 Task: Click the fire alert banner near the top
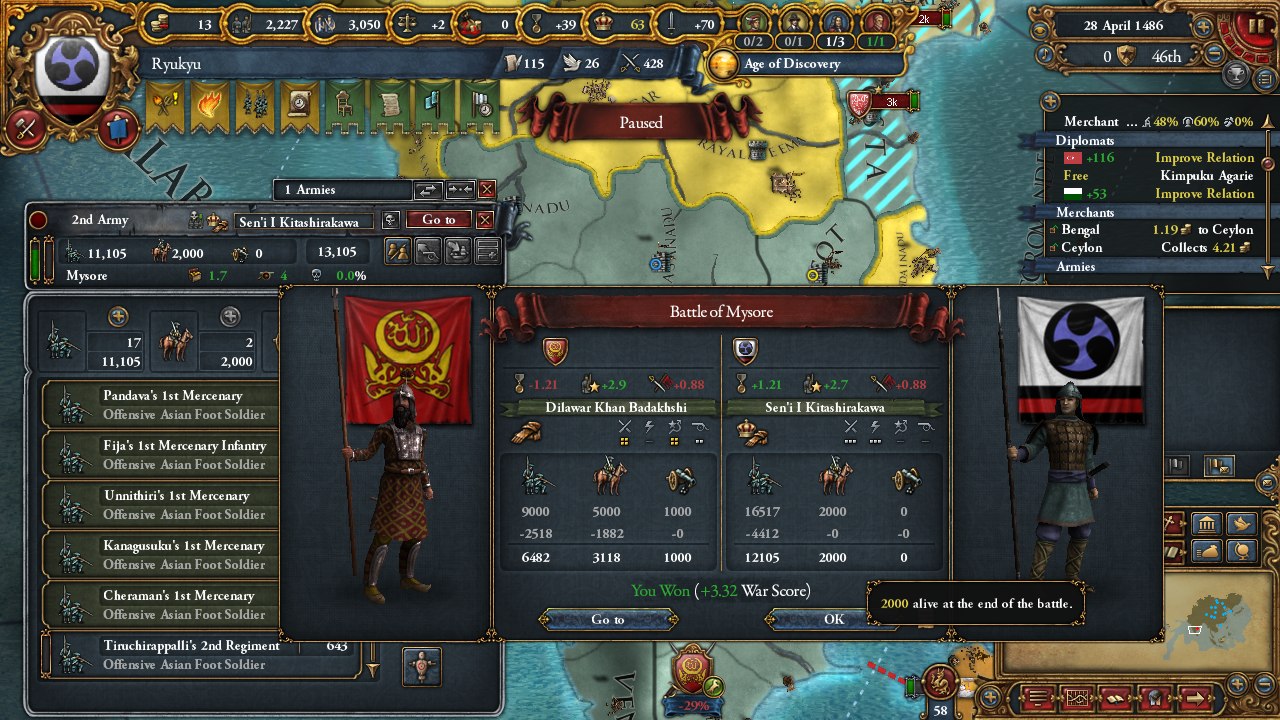209,105
